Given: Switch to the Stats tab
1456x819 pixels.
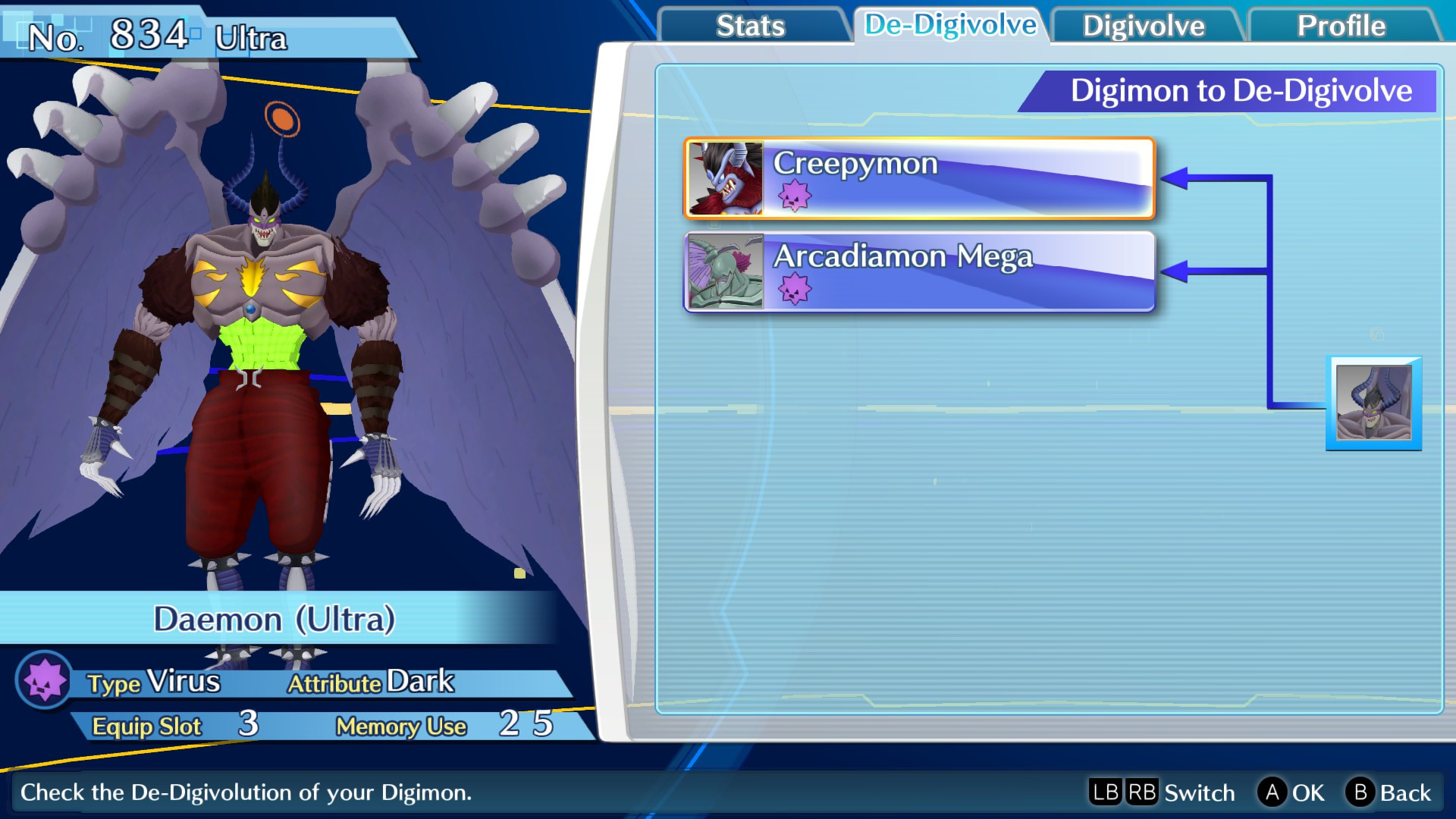Looking at the screenshot, I should pyautogui.click(x=752, y=26).
